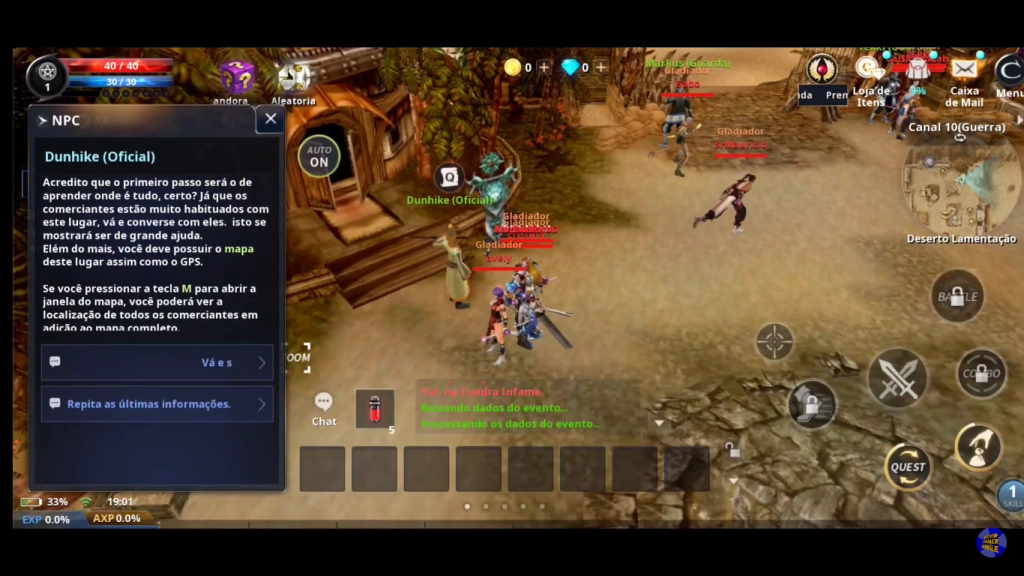Use the red potion hotbar slot

pos(375,408)
